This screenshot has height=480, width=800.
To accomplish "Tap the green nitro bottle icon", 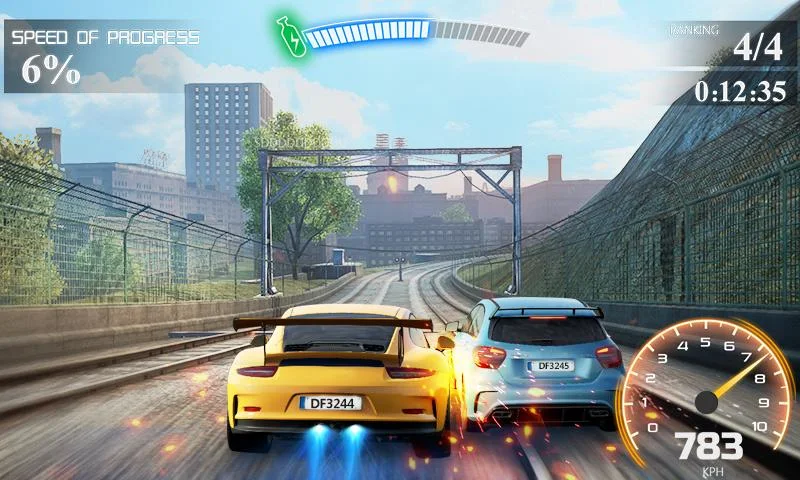I will click(289, 34).
